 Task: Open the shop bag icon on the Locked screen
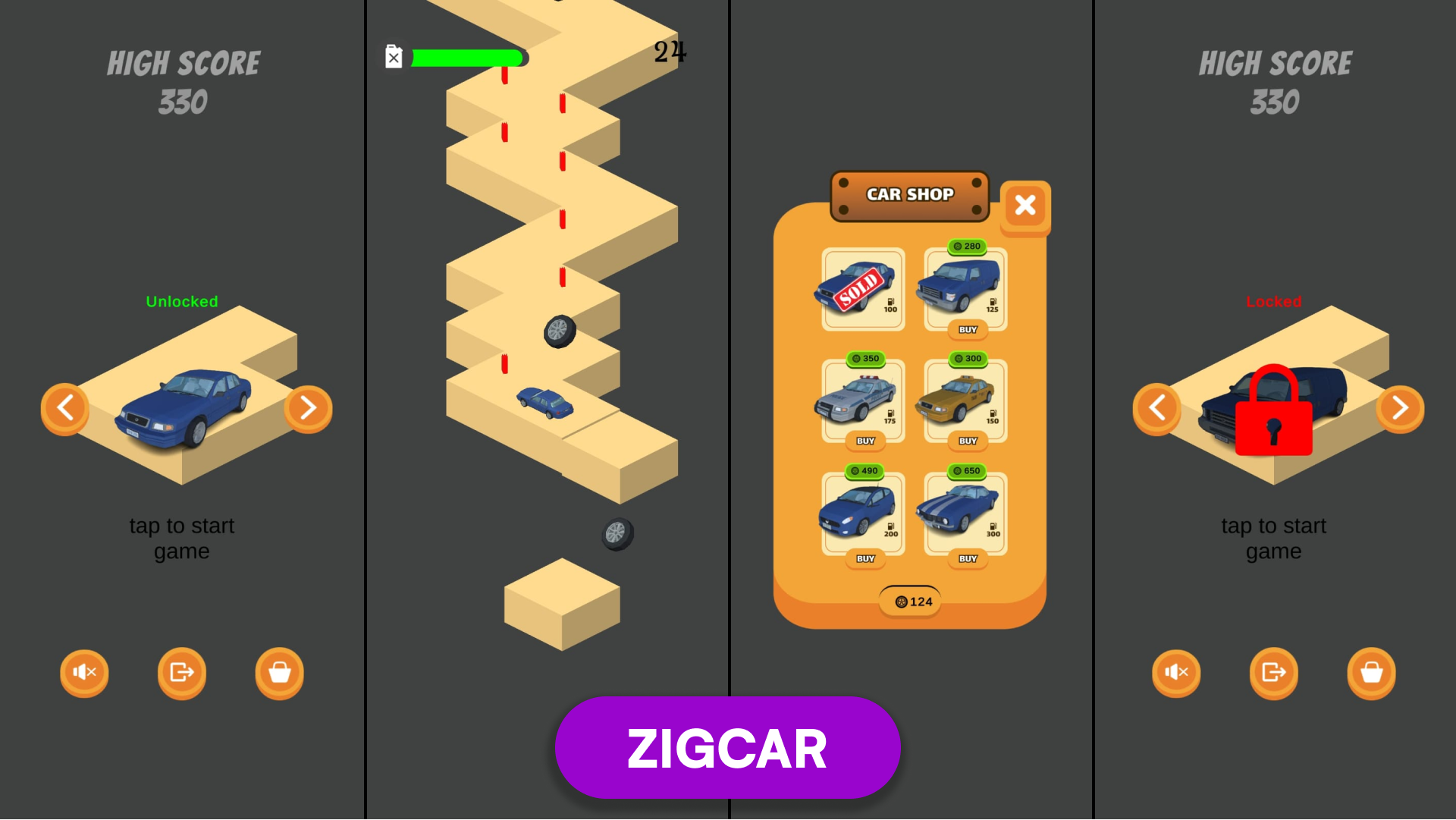pyautogui.click(x=1370, y=673)
